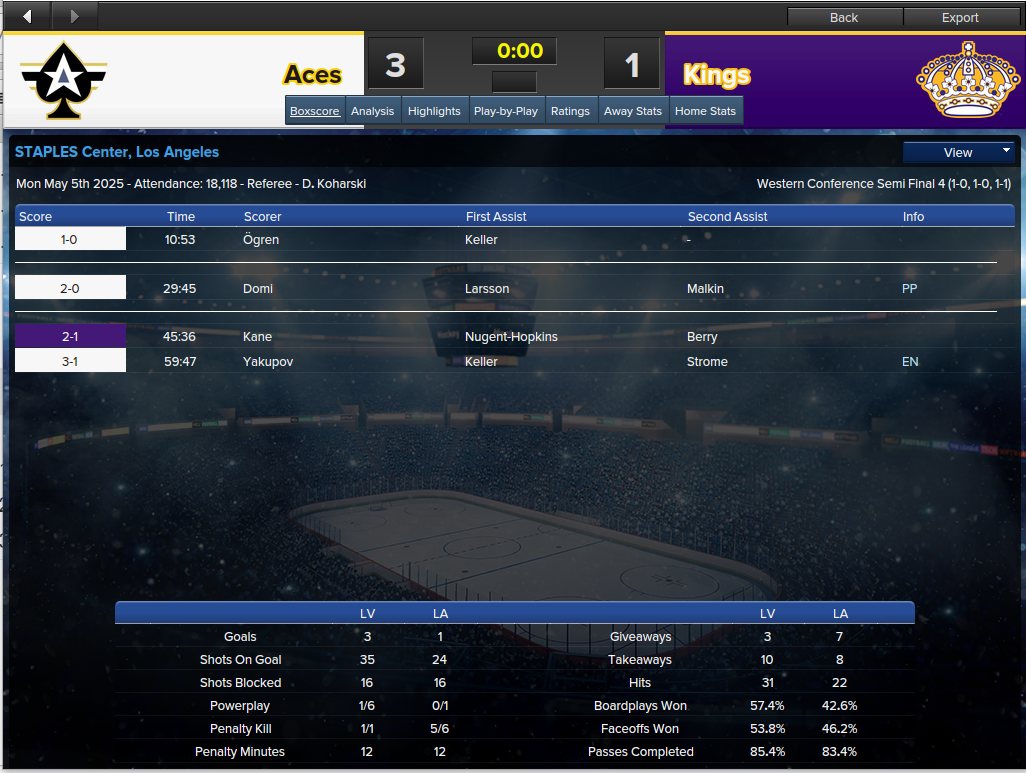Open the Away Stats tab
Image resolution: width=1026 pixels, height=773 pixels.
633,111
